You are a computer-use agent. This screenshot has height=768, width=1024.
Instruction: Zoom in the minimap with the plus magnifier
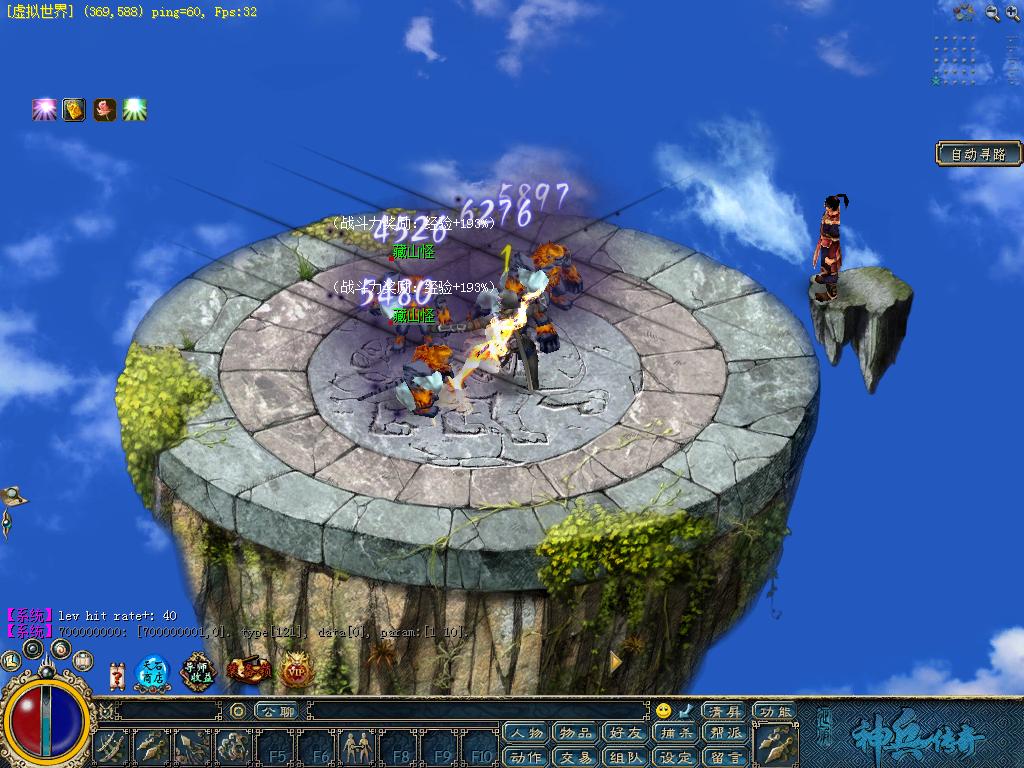click(x=993, y=12)
